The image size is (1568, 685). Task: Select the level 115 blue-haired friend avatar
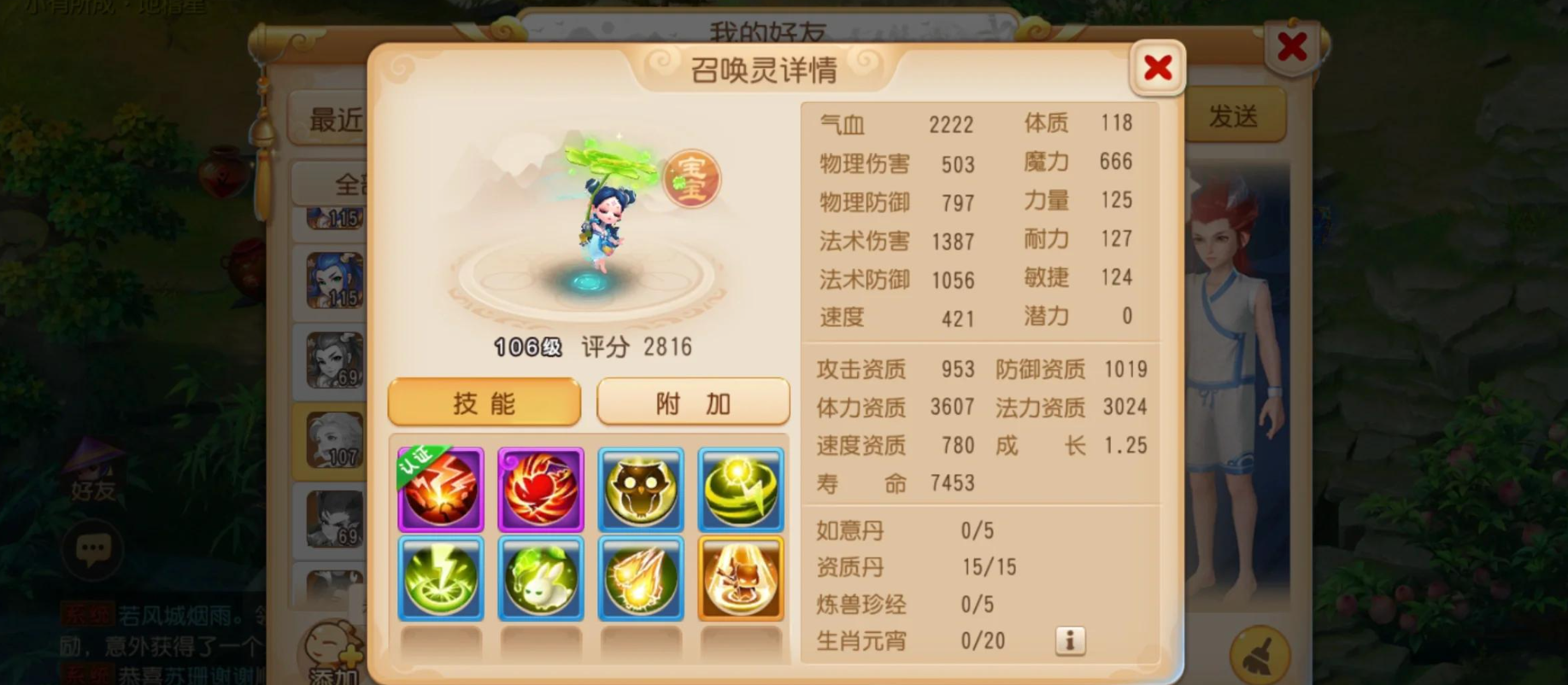(x=333, y=280)
